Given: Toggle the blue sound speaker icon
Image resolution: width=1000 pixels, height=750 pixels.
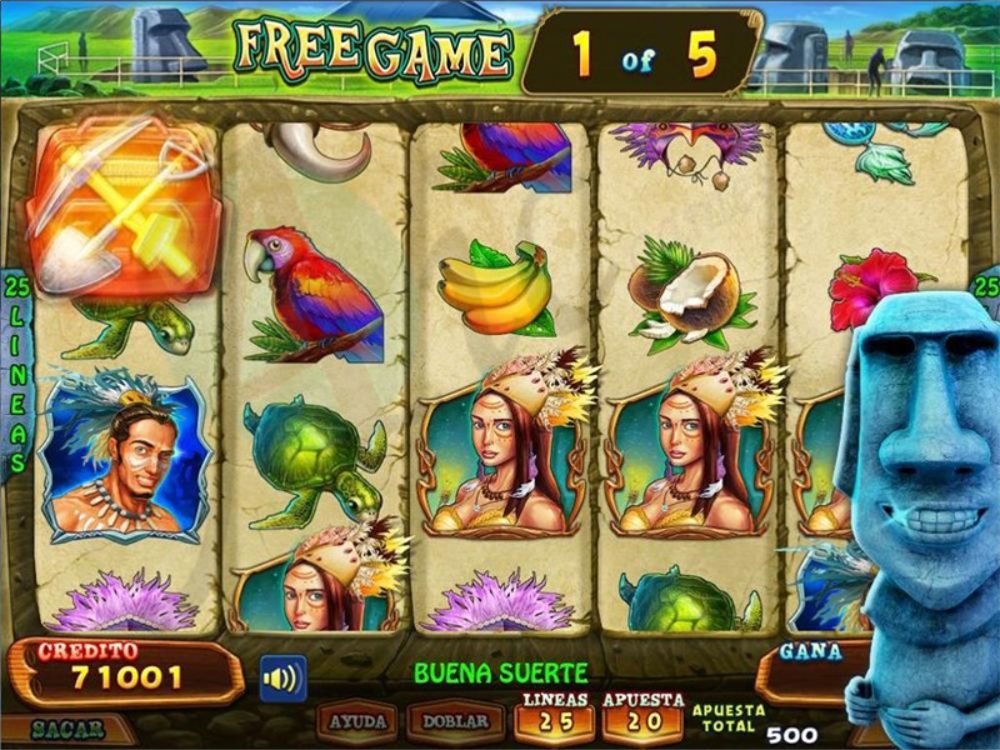Looking at the screenshot, I should tap(283, 679).
